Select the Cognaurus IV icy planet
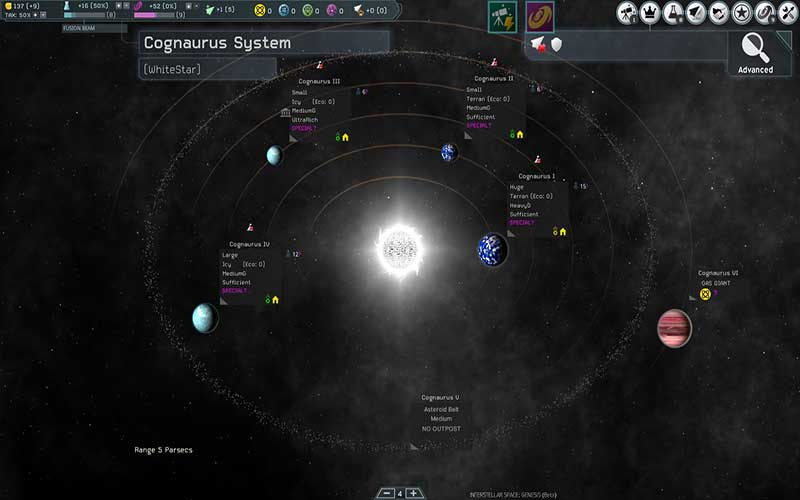Screen dimensions: 800x500 point(205,318)
